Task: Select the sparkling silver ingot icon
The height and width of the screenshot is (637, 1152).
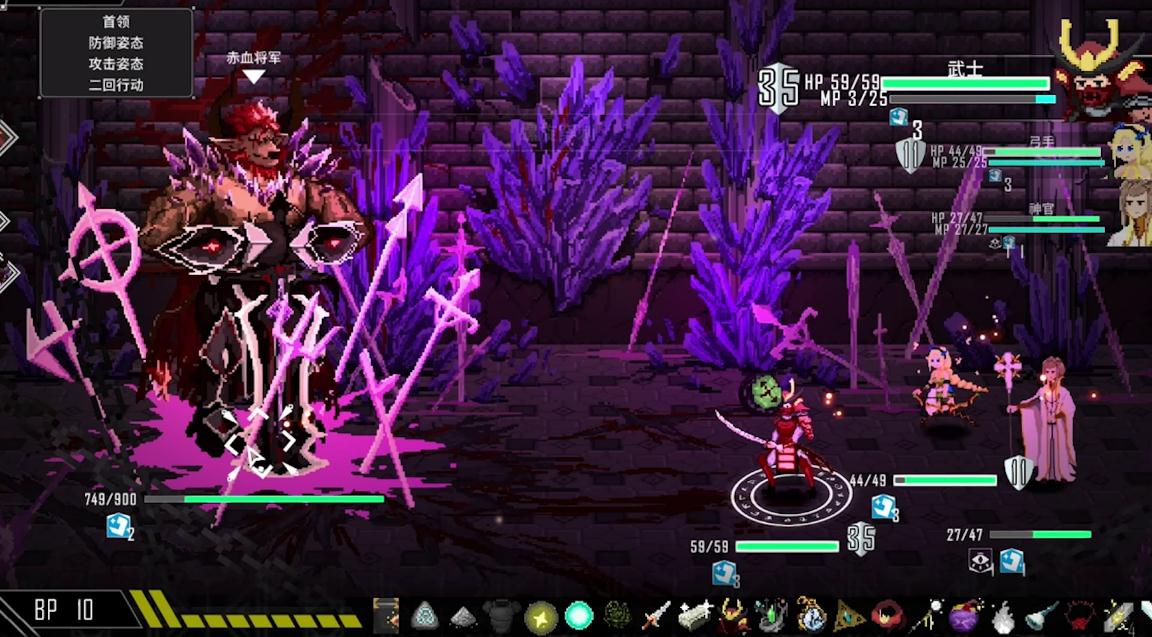Action: [x=694, y=615]
